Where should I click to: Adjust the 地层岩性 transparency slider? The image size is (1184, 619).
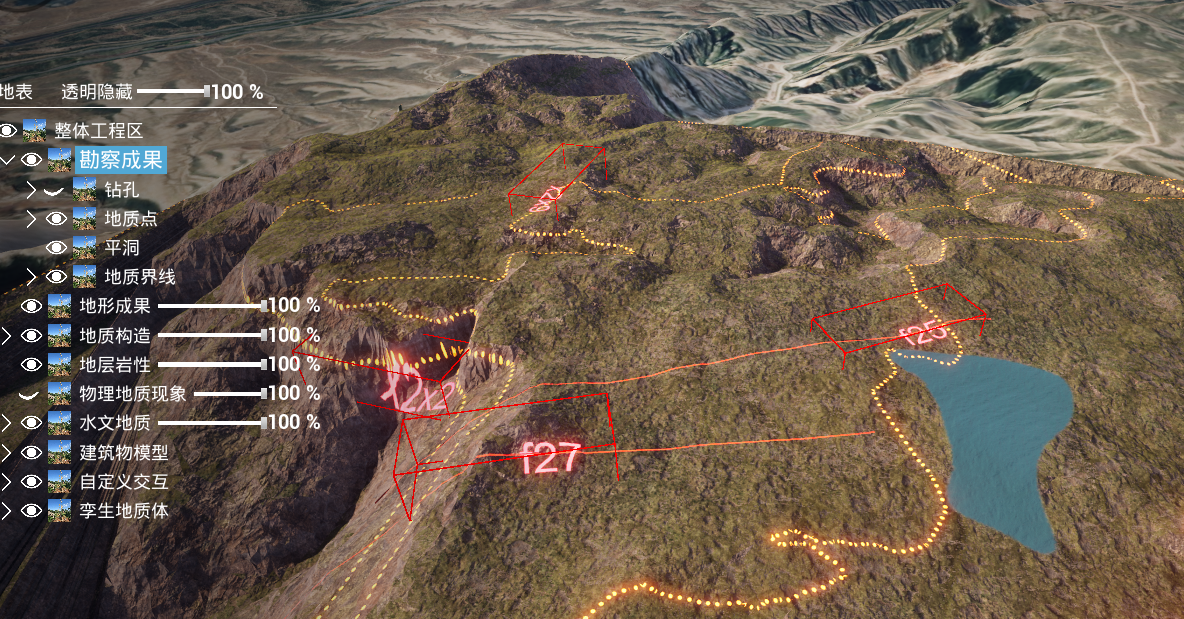(210, 365)
